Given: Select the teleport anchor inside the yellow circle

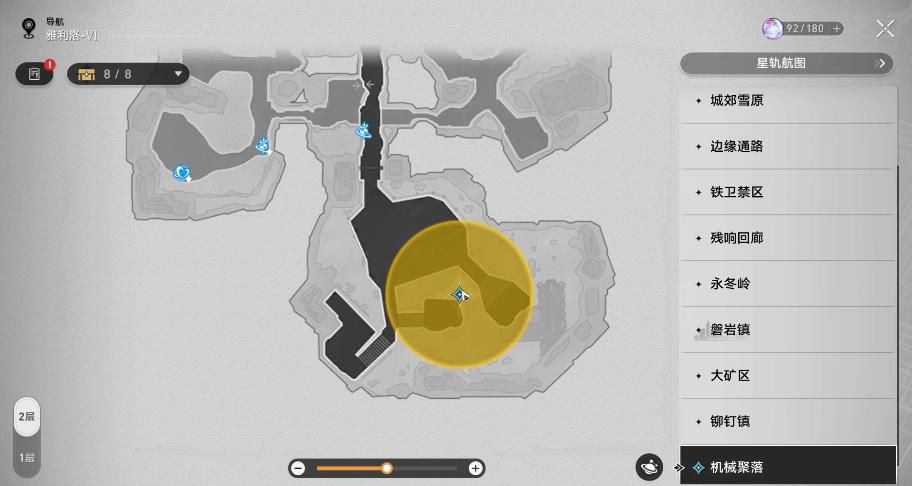Looking at the screenshot, I should (459, 294).
